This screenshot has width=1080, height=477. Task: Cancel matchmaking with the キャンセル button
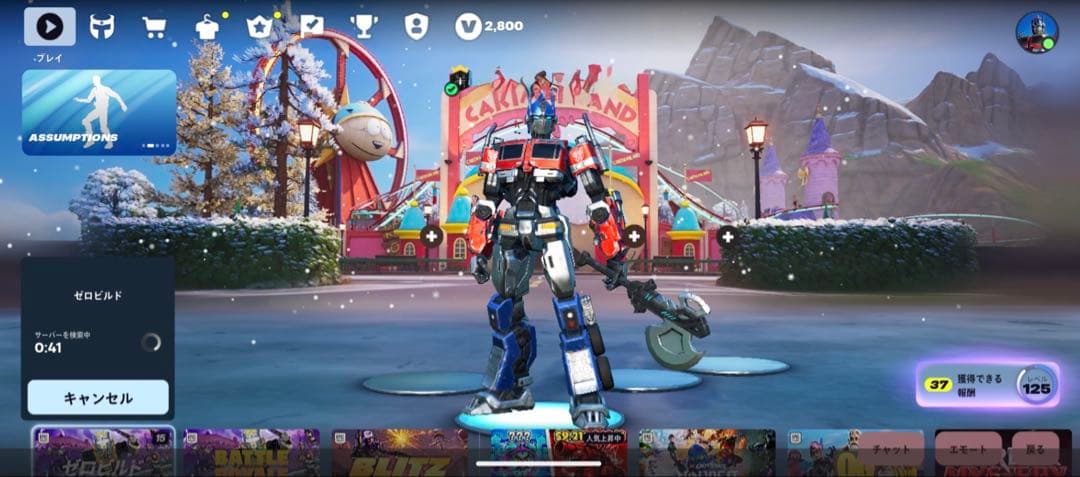(x=98, y=397)
